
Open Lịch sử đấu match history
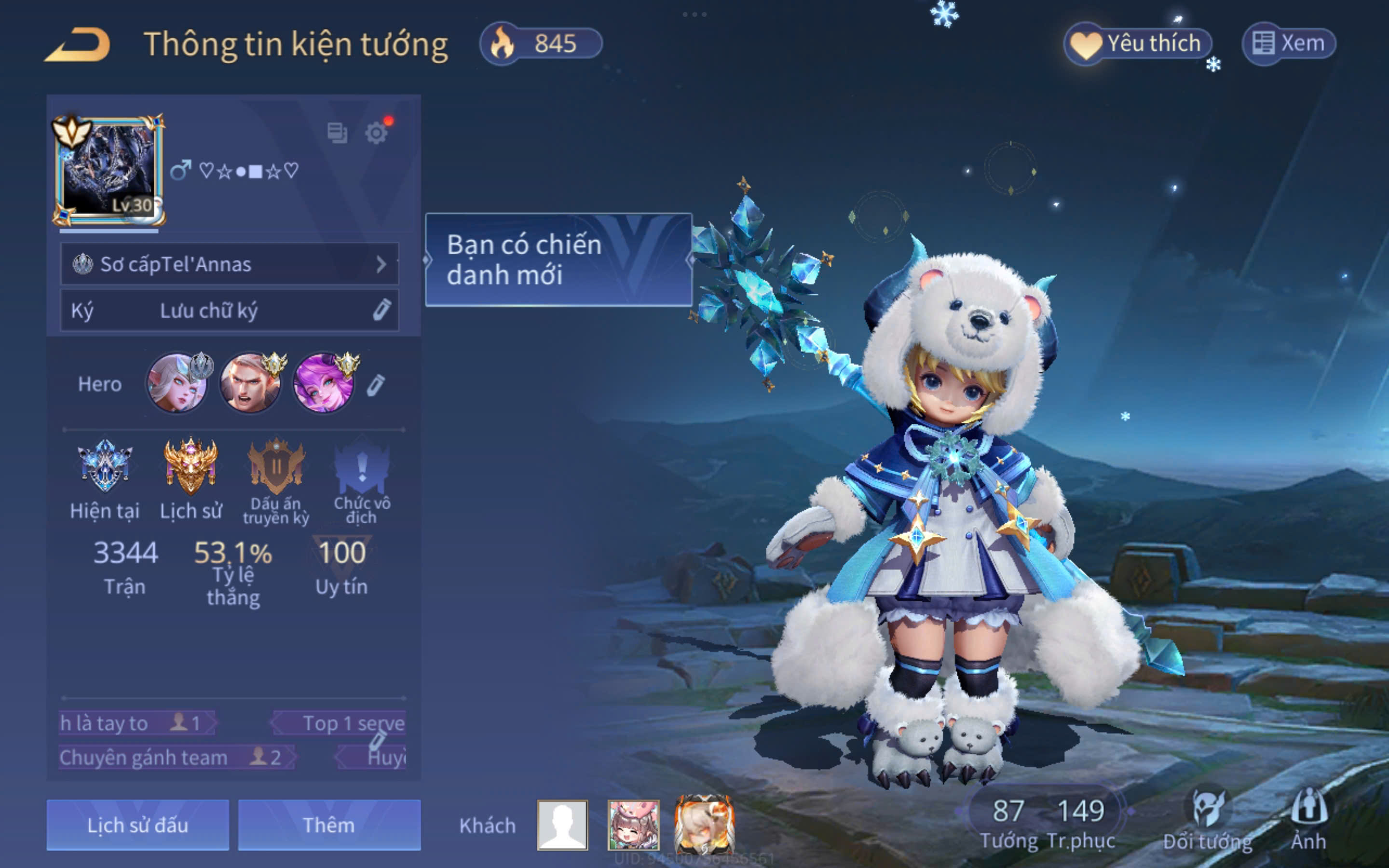pyautogui.click(x=138, y=825)
